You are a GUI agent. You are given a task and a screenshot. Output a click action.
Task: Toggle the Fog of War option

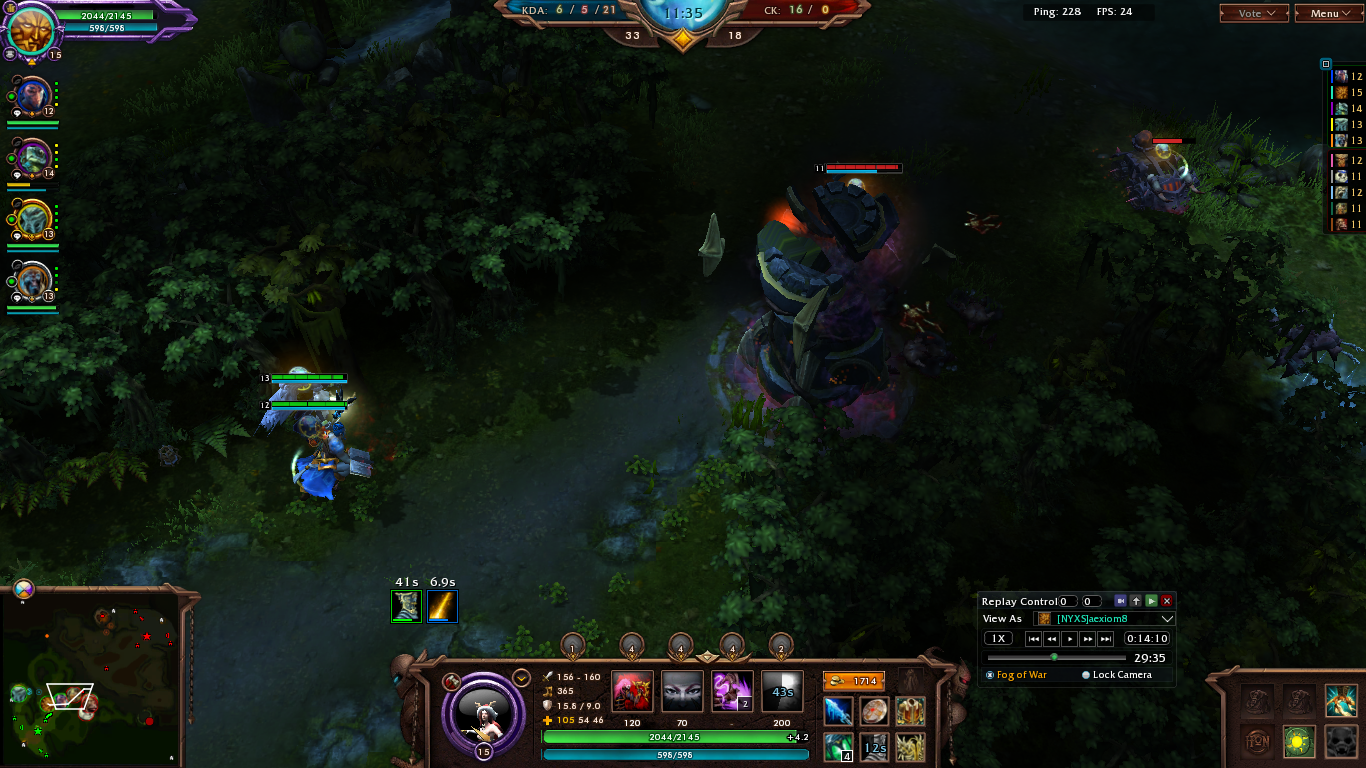pyautogui.click(x=990, y=675)
